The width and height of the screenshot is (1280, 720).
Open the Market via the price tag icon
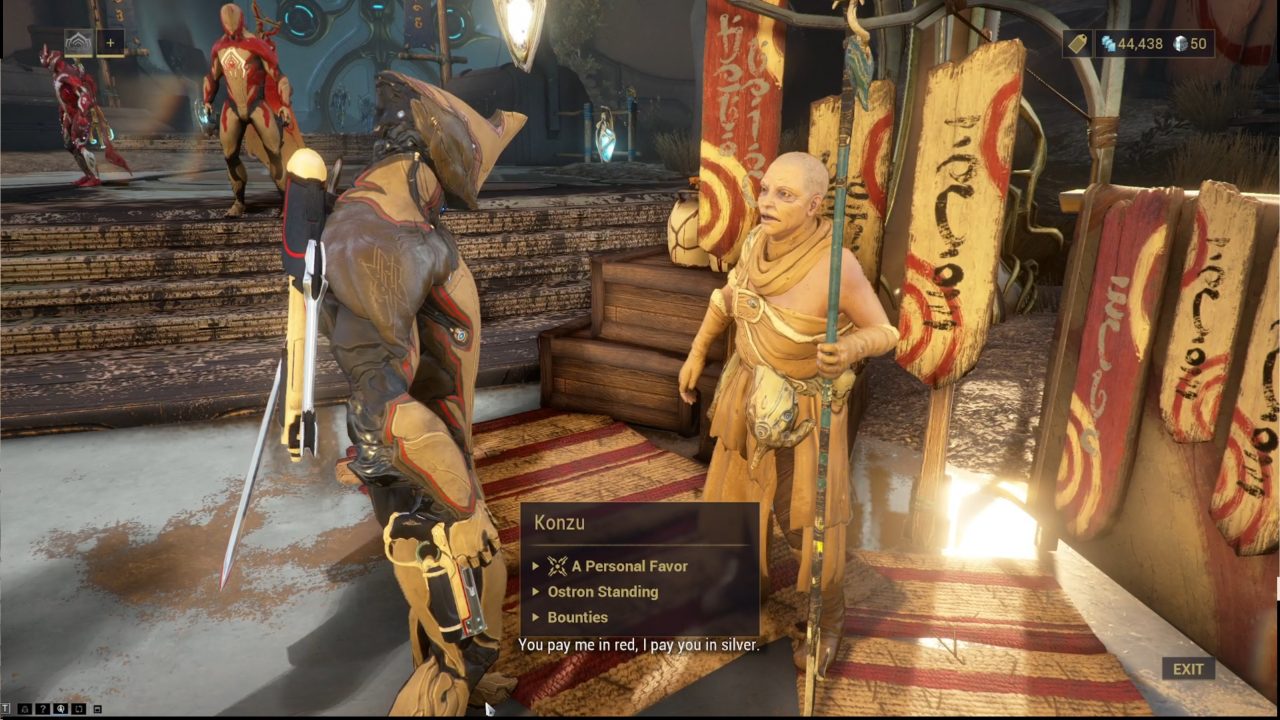pyautogui.click(x=1077, y=43)
